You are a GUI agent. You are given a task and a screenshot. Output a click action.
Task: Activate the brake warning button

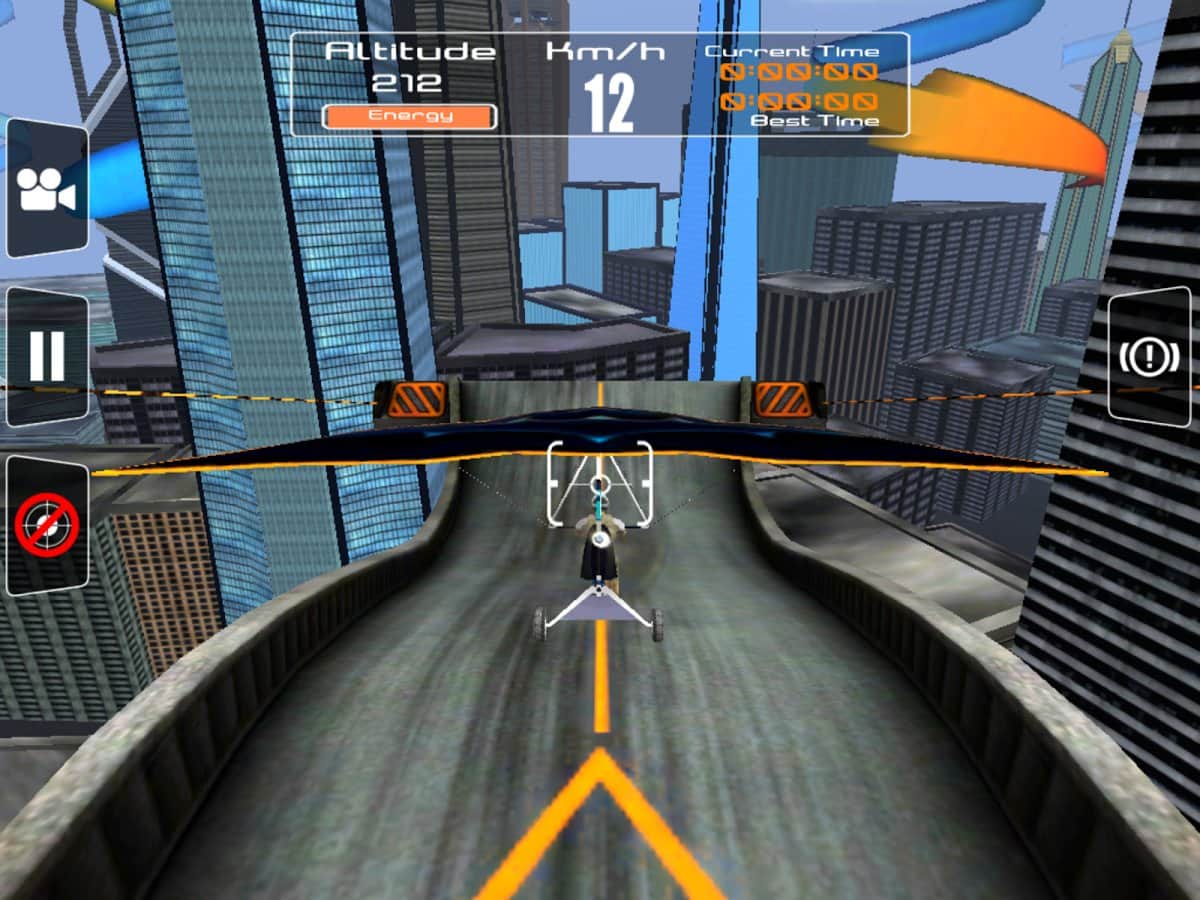(x=1150, y=357)
